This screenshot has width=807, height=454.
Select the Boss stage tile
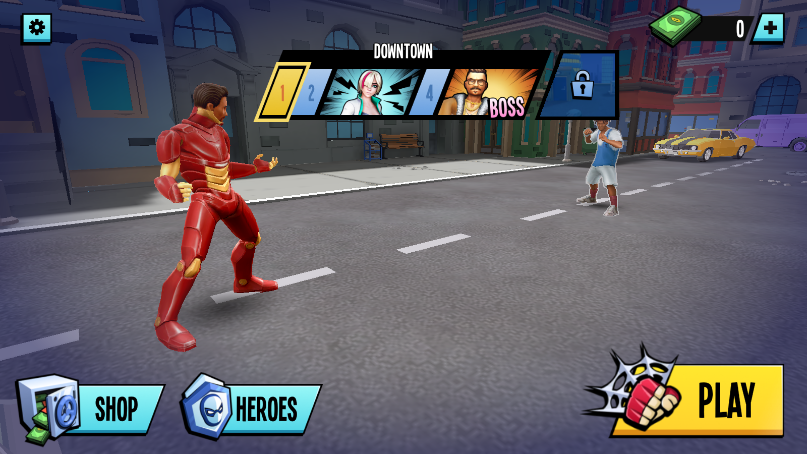click(488, 94)
